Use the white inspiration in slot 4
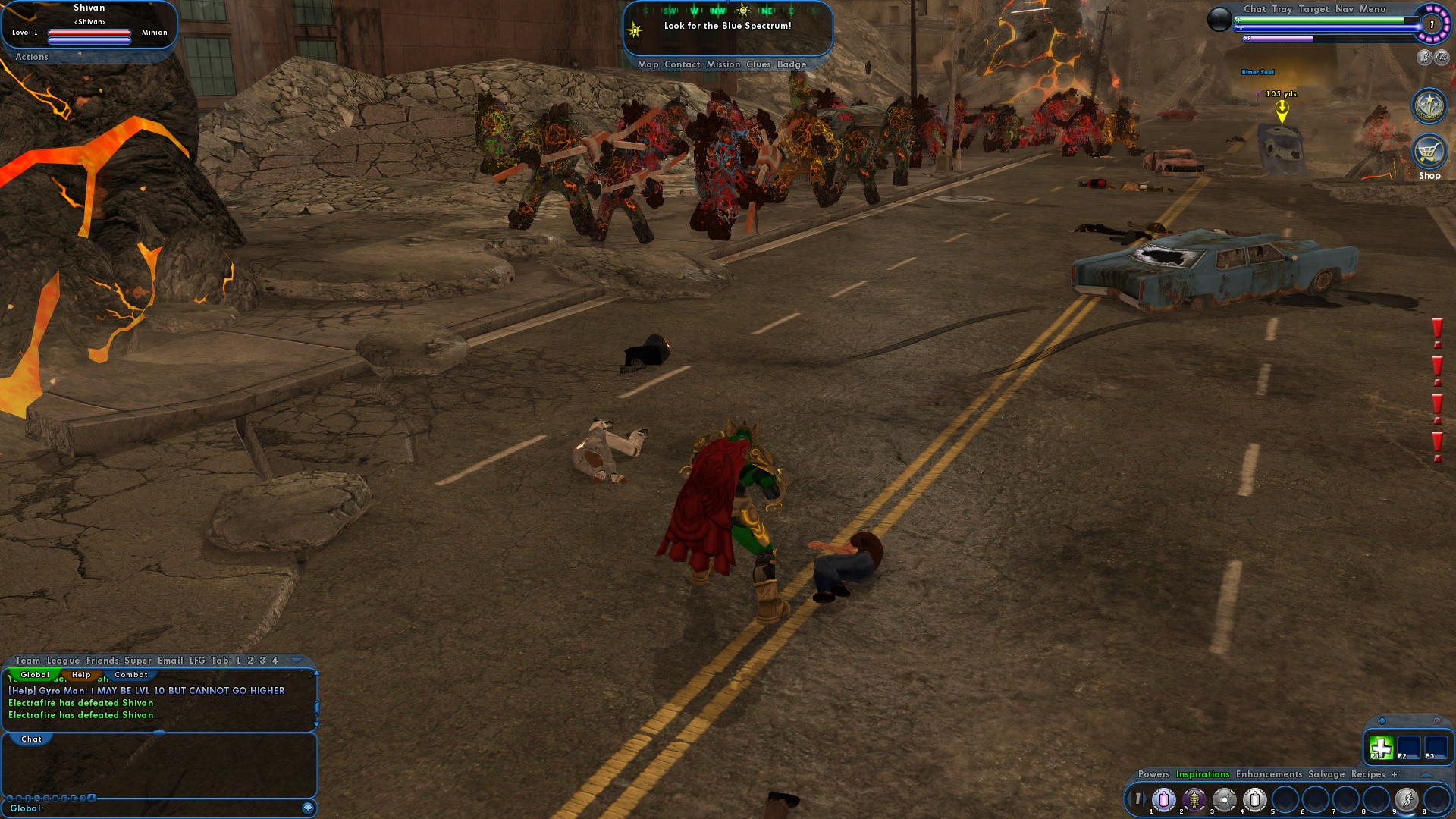Image resolution: width=1456 pixels, height=819 pixels. pos(1255,799)
